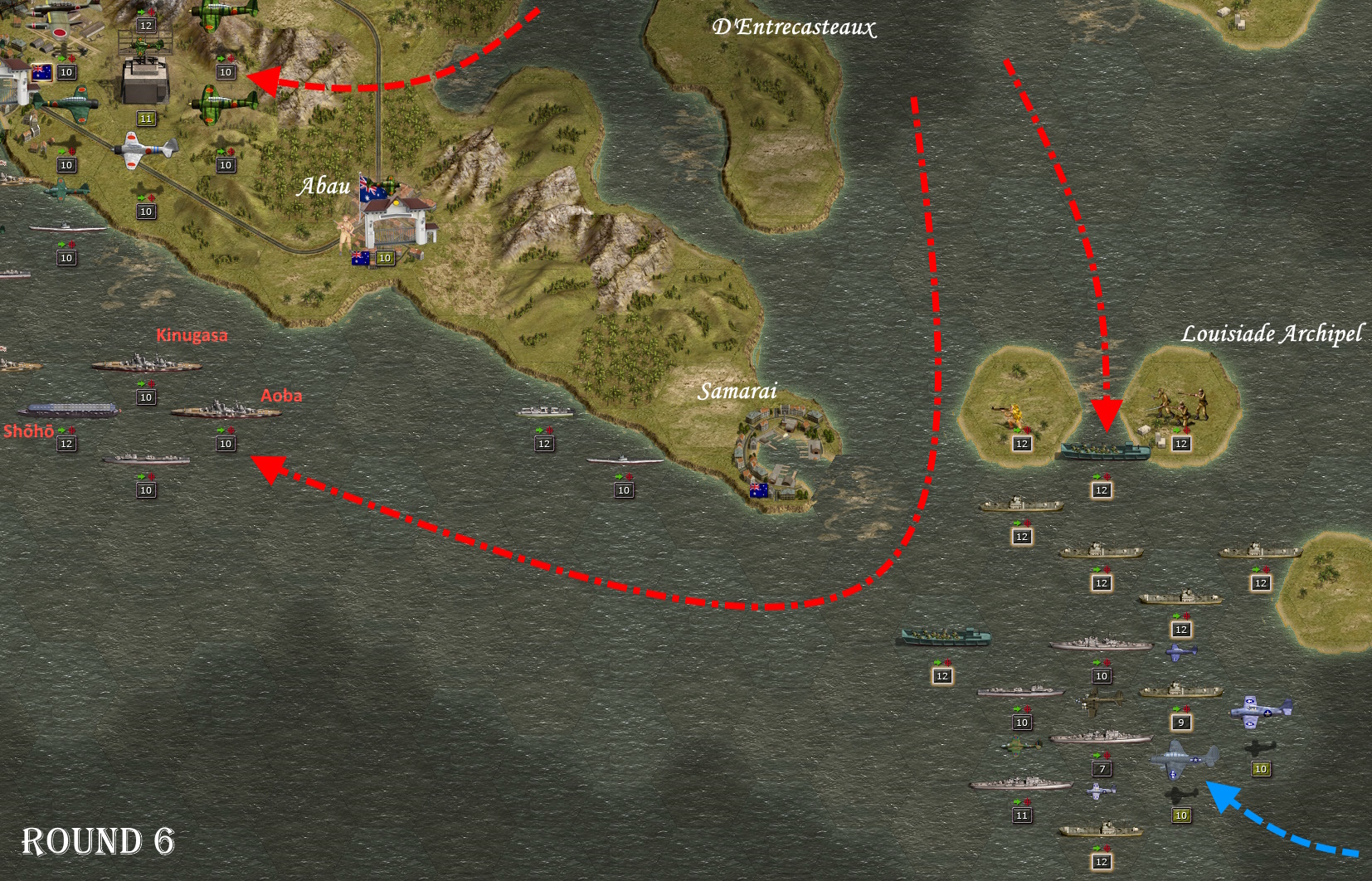Click the Round 6 text marker
1372x881 pixels.
pos(100,842)
